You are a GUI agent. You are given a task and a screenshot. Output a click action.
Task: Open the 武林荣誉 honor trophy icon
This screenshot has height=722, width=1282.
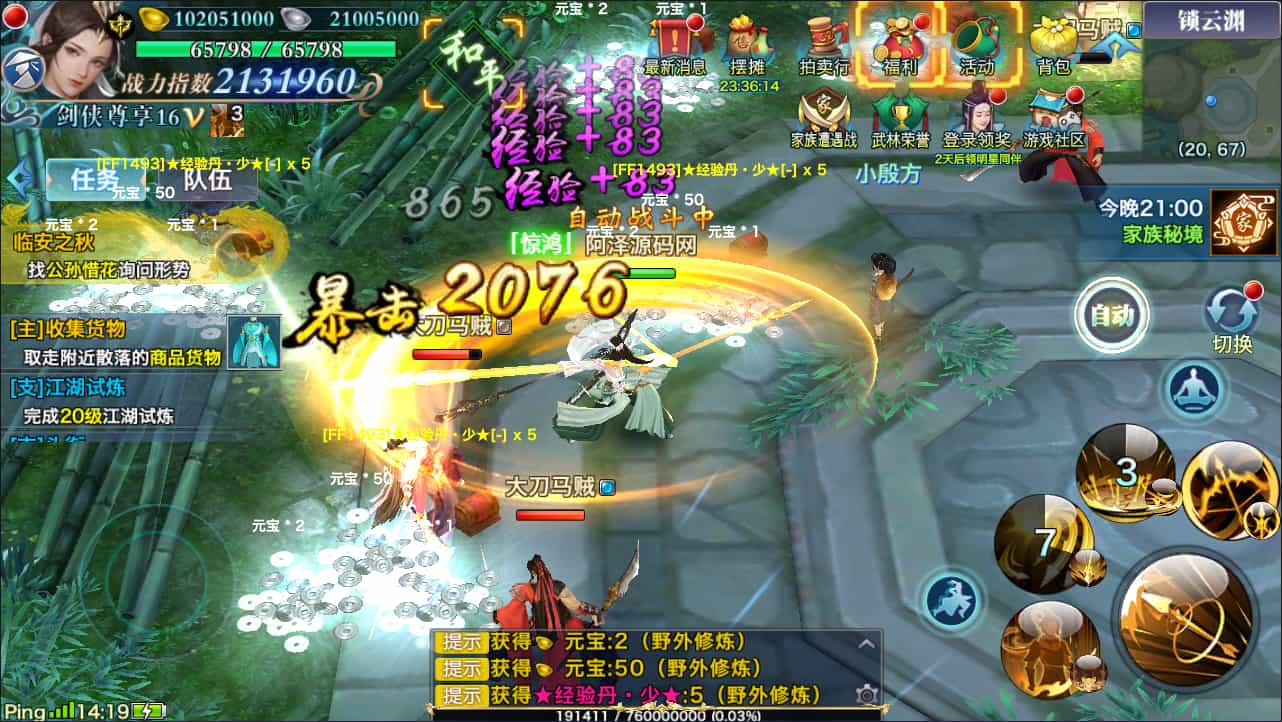[x=899, y=118]
